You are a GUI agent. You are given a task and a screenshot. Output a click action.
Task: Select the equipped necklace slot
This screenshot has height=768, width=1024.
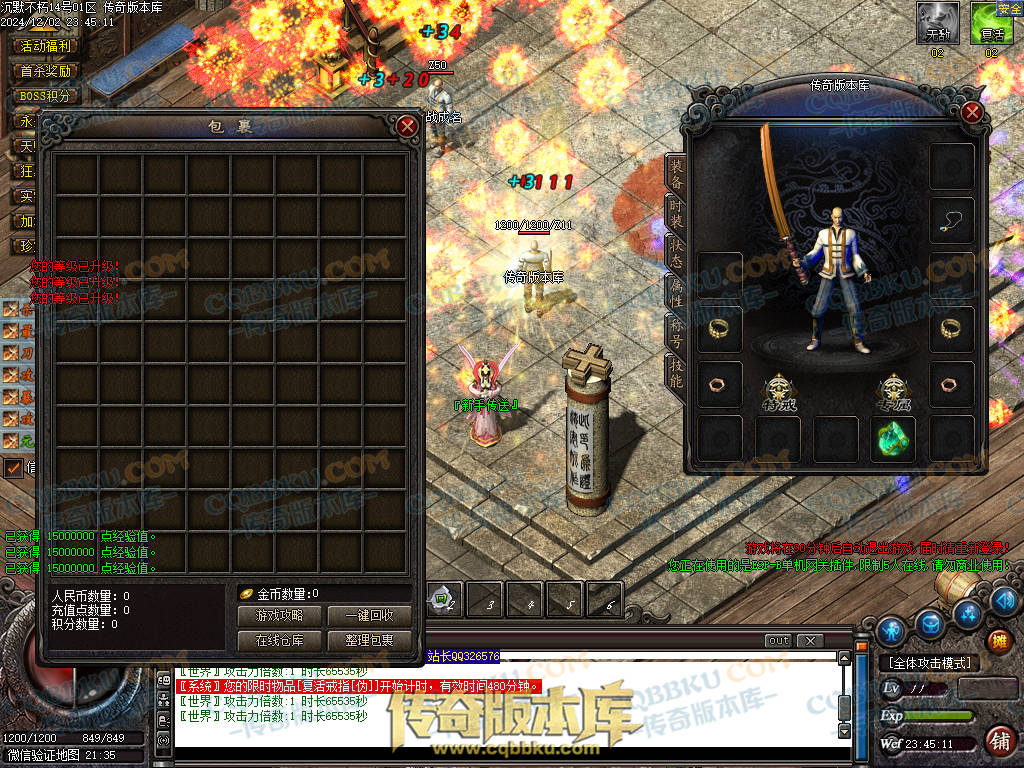[951, 222]
